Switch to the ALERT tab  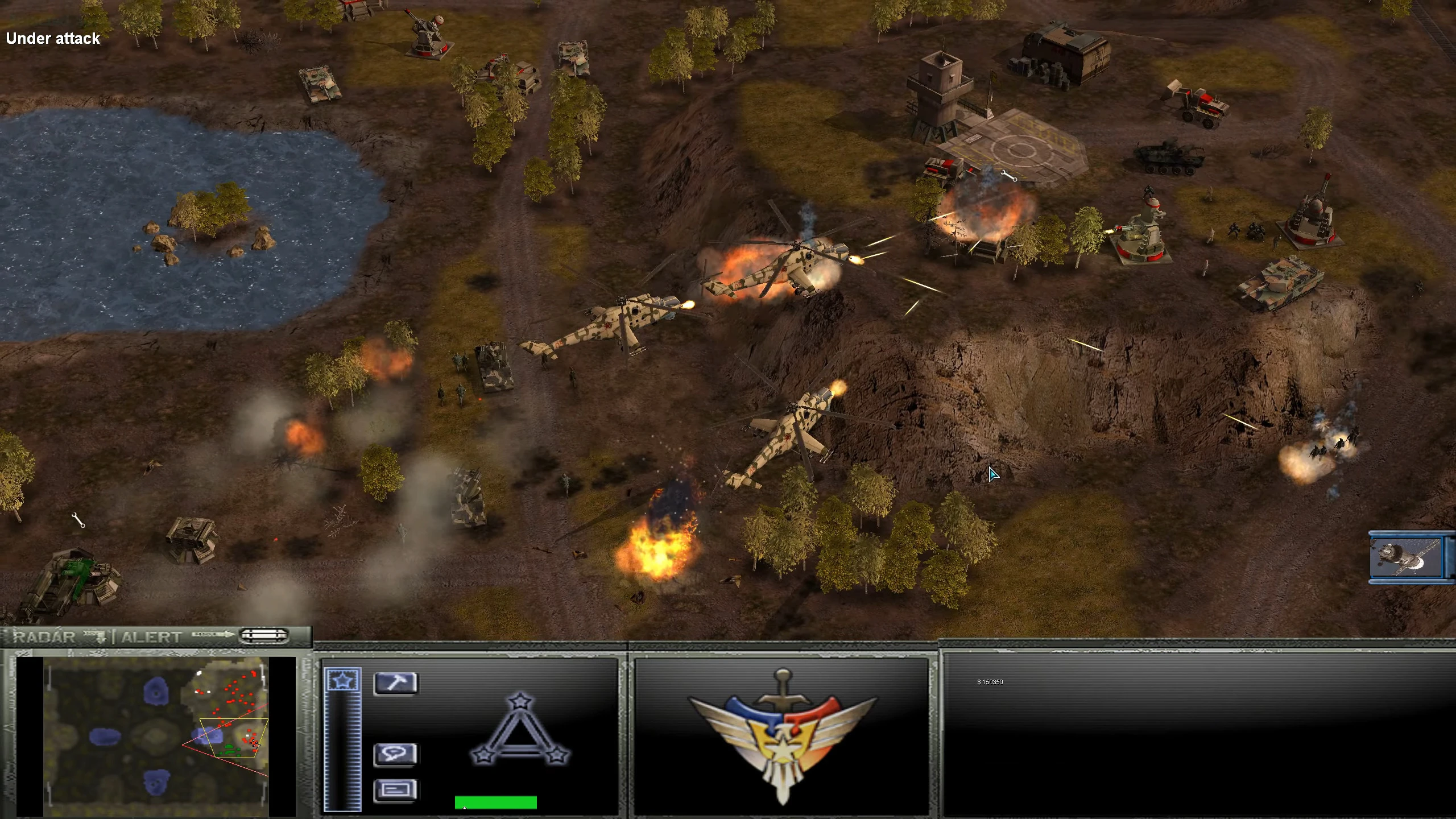click(x=150, y=636)
